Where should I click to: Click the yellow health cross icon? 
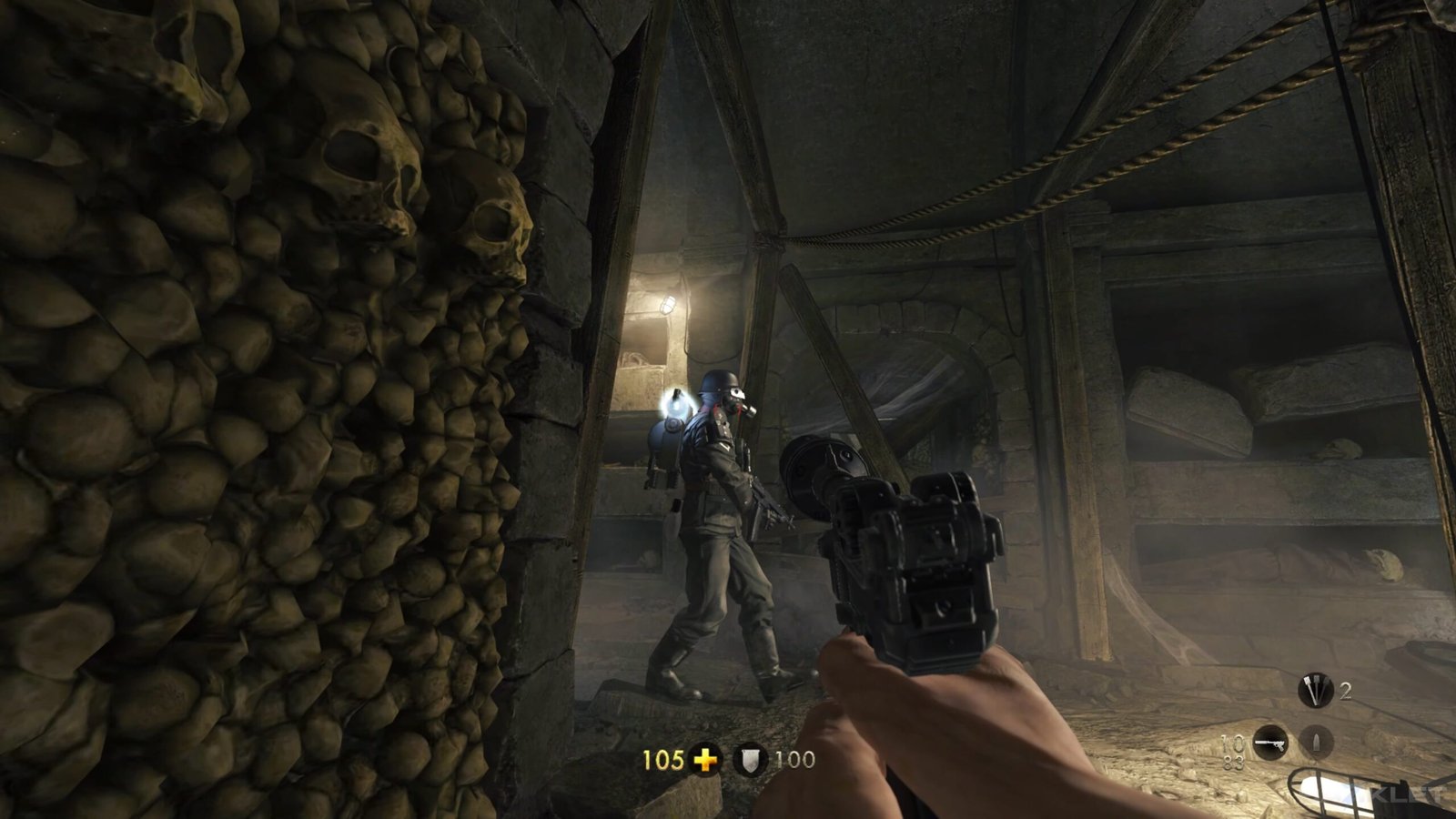point(704,759)
